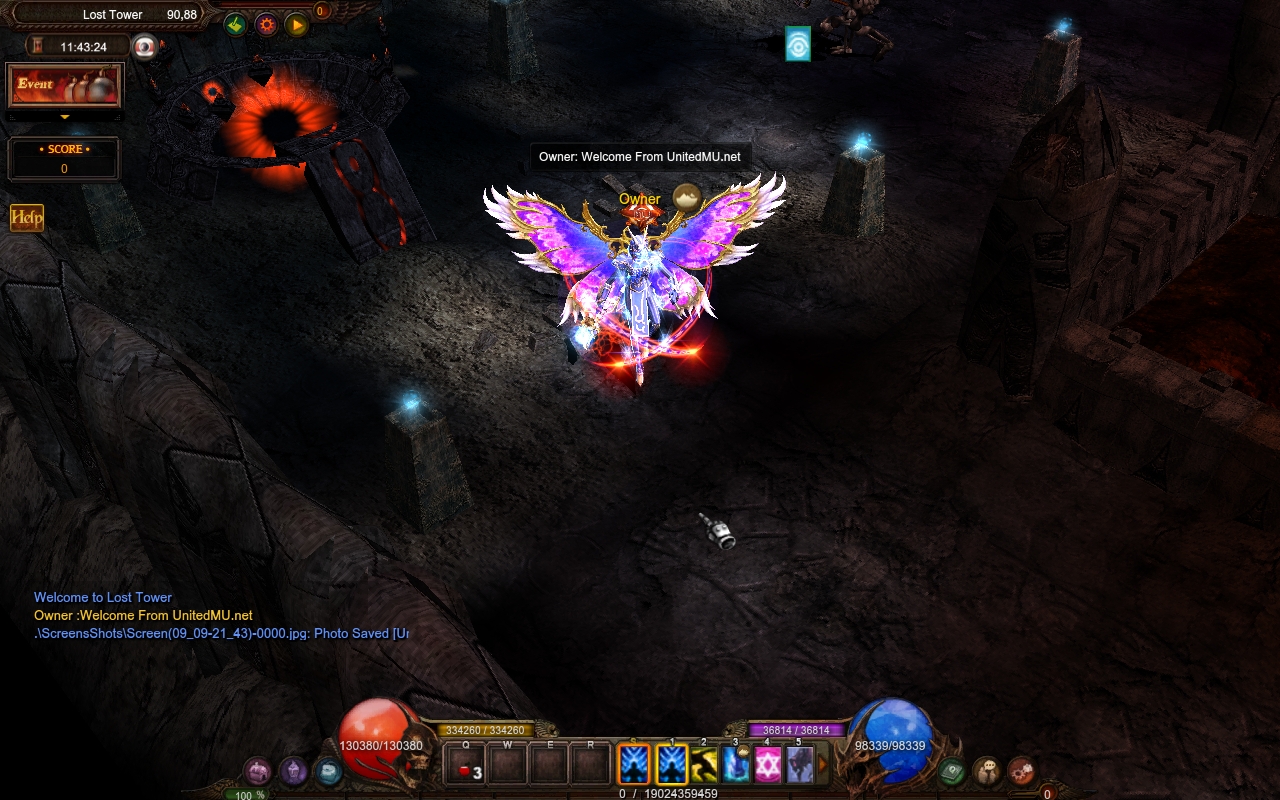Click the orange arrow next to skill bar
This screenshot has height=800, width=1280.
(x=824, y=765)
